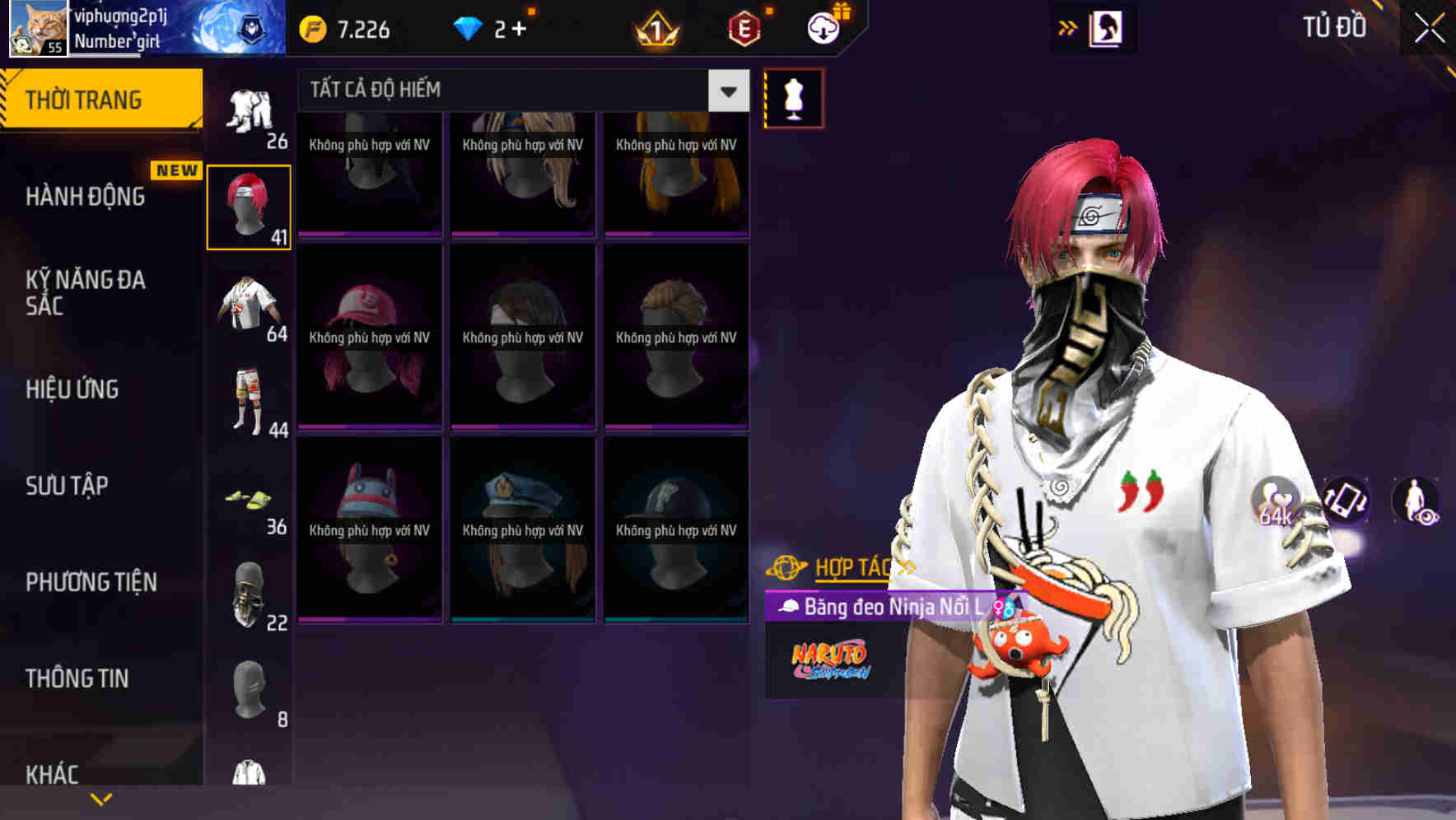Open the rank crown level 1 icon
Viewport: 1456px width, 820px height.
(x=654, y=30)
